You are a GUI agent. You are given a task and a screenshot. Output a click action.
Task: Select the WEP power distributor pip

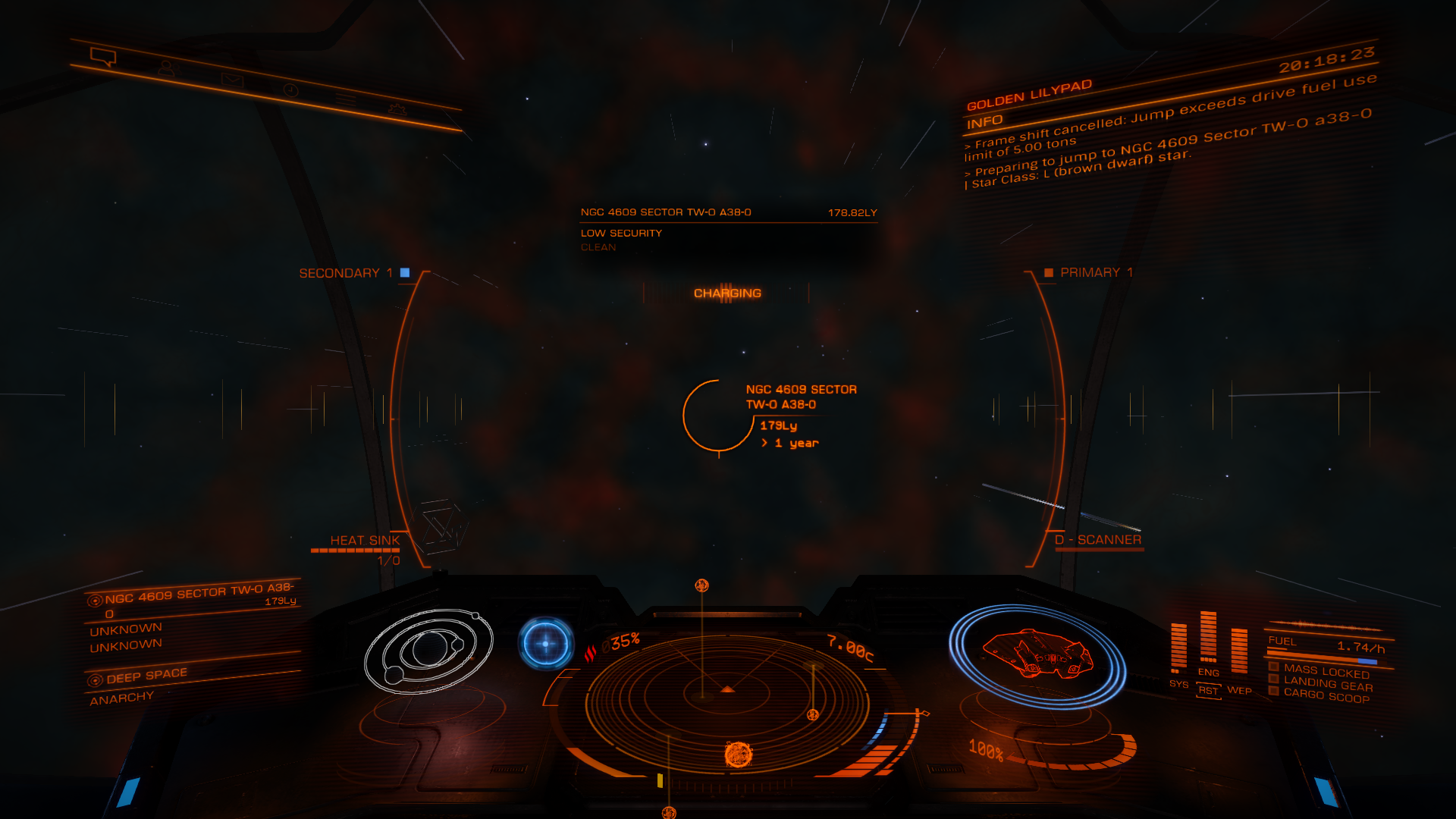(1239, 690)
